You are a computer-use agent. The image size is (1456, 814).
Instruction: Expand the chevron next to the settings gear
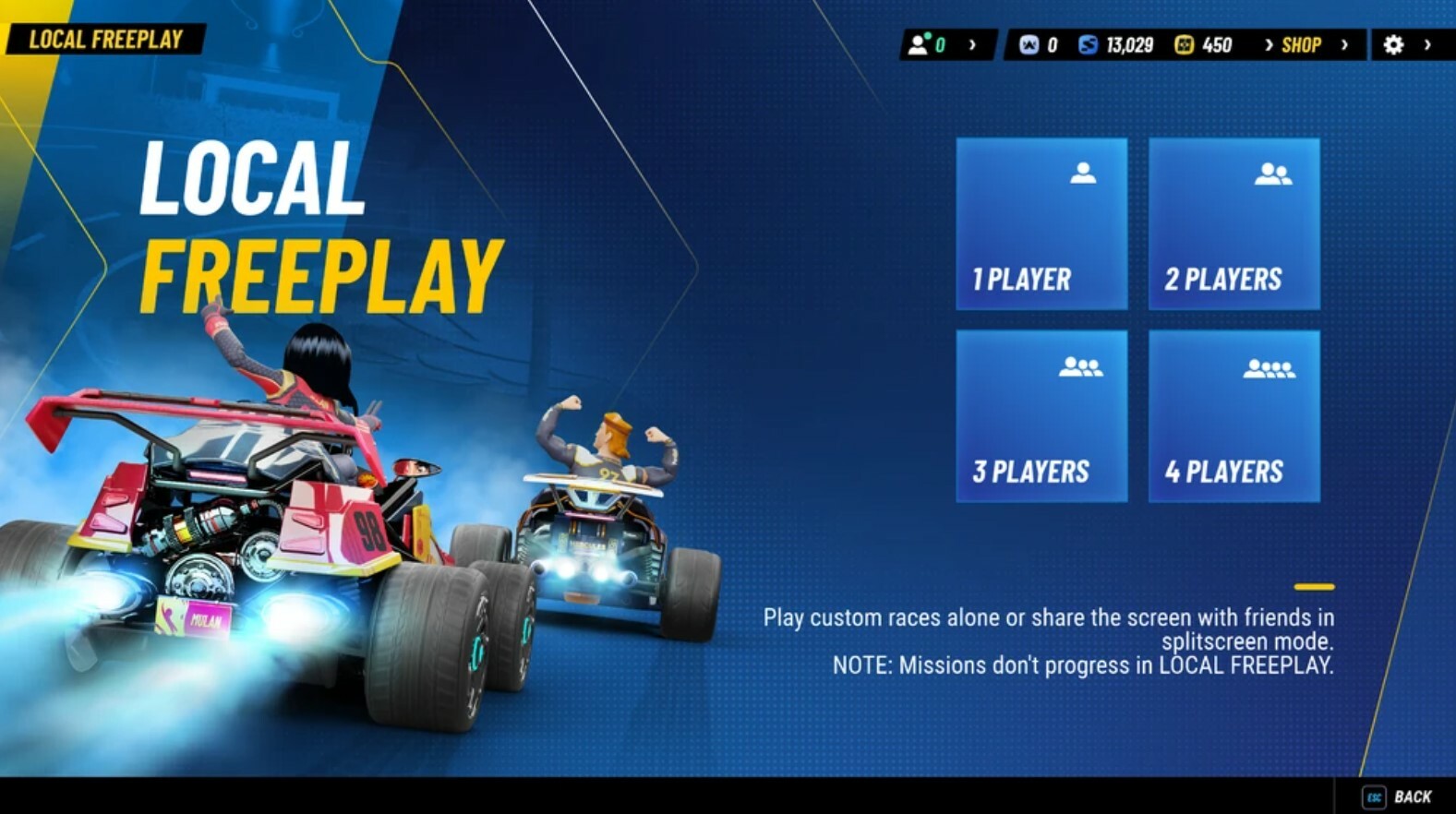pos(1428,43)
